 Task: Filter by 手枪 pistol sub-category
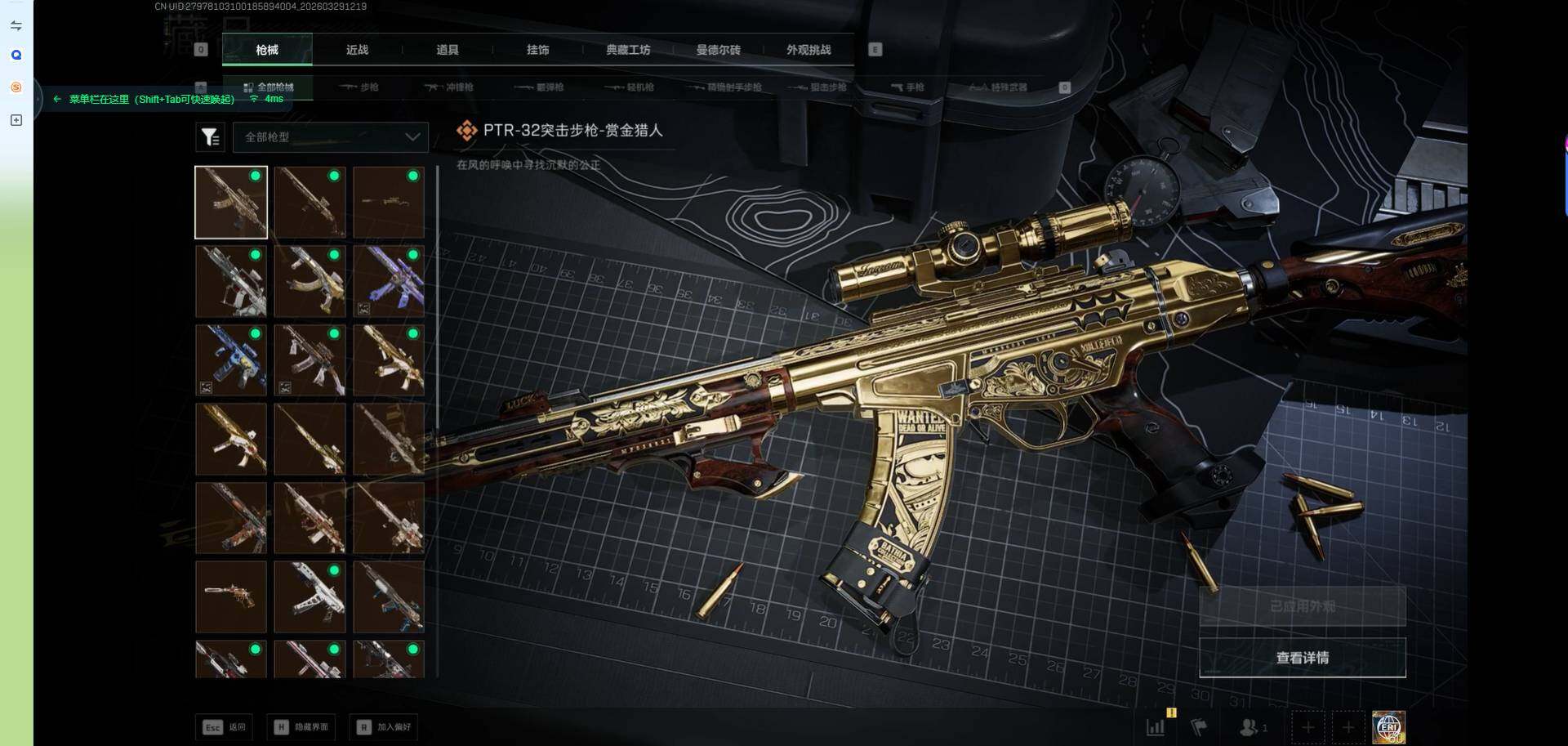point(907,87)
